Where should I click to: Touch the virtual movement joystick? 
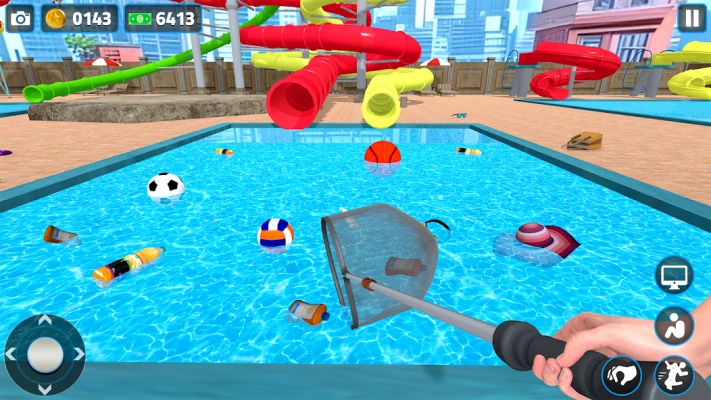tap(44, 353)
